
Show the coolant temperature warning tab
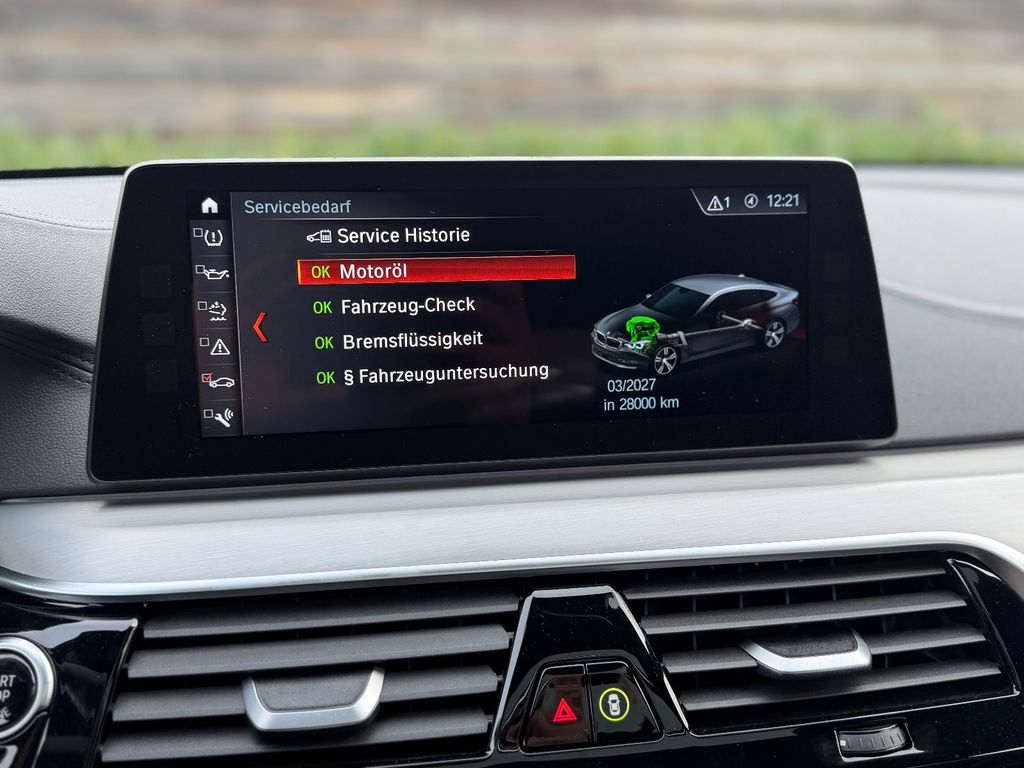pyautogui.click(x=216, y=309)
